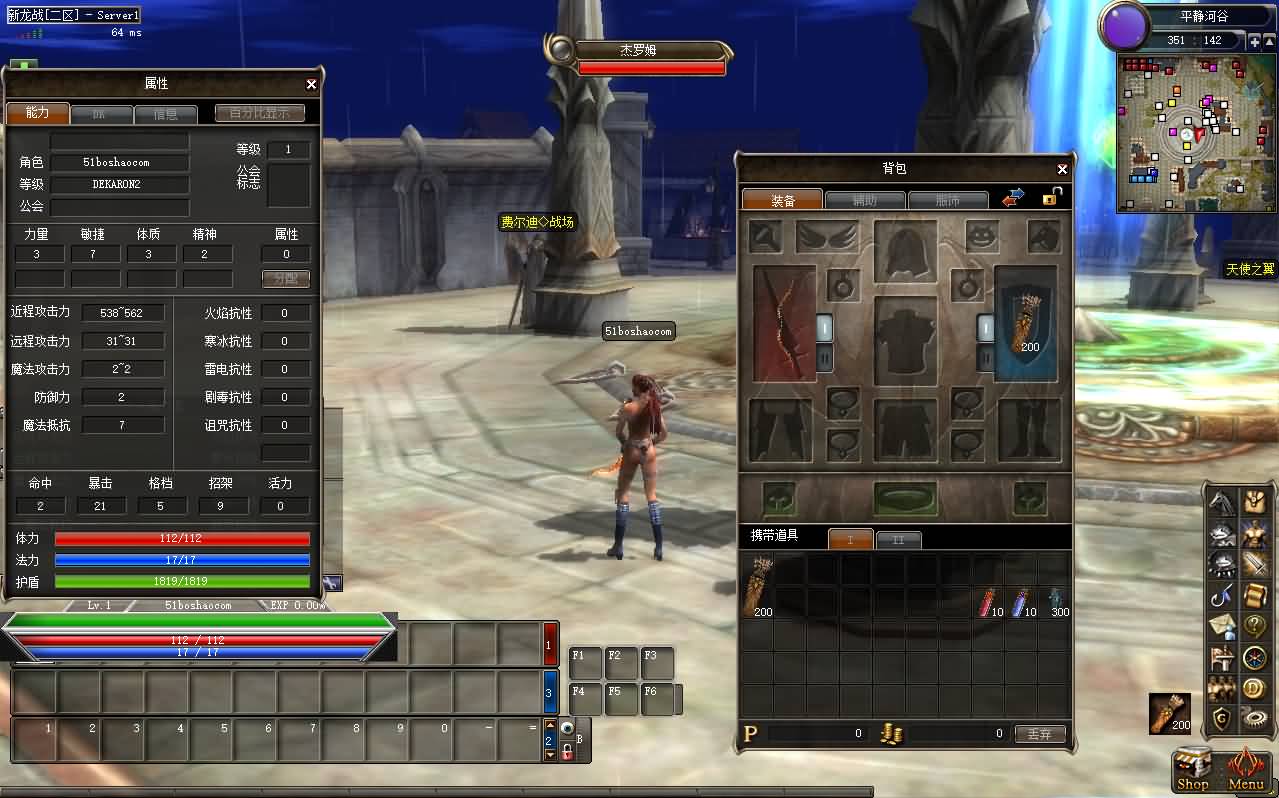Screen dimensions: 1279x798
Task: Close the 背包 backpack window
Action: tap(1062, 170)
